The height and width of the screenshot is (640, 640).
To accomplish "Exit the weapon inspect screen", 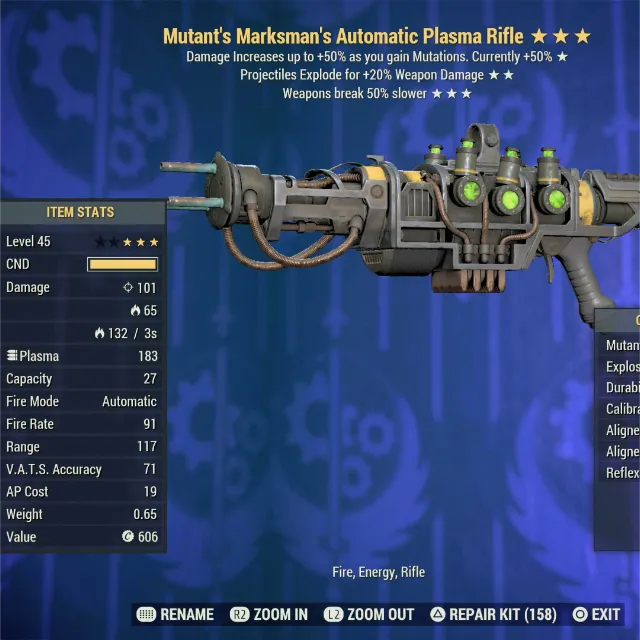I will click(x=596, y=614).
